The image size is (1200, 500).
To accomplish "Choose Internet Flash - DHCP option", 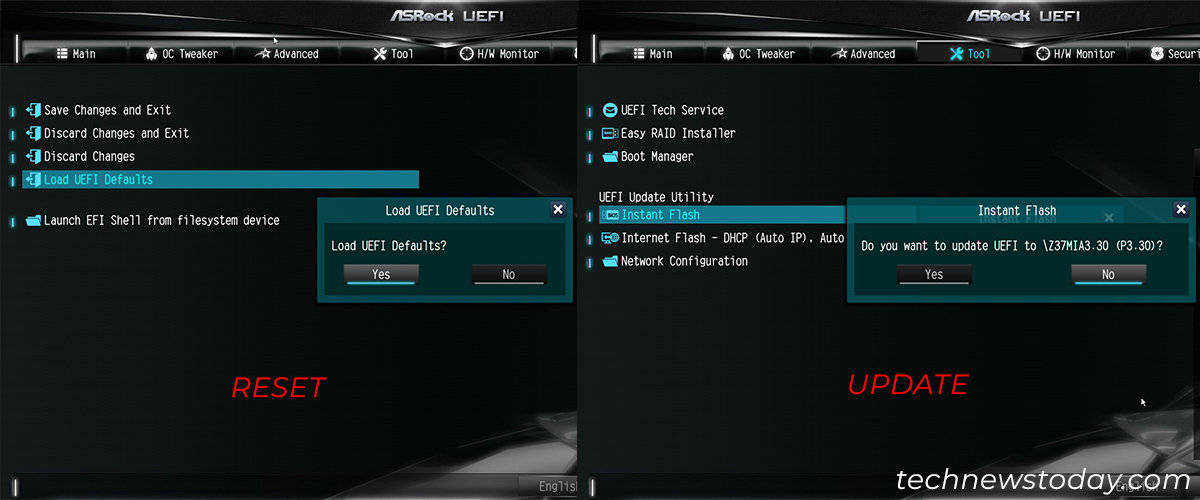I will [x=732, y=238].
